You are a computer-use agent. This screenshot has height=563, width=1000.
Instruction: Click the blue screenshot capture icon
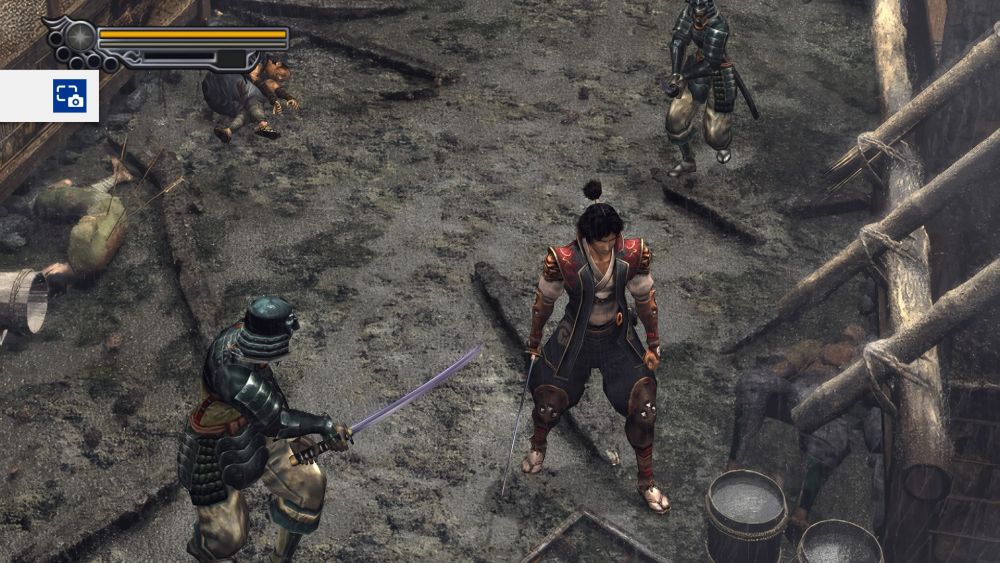click(x=69, y=96)
